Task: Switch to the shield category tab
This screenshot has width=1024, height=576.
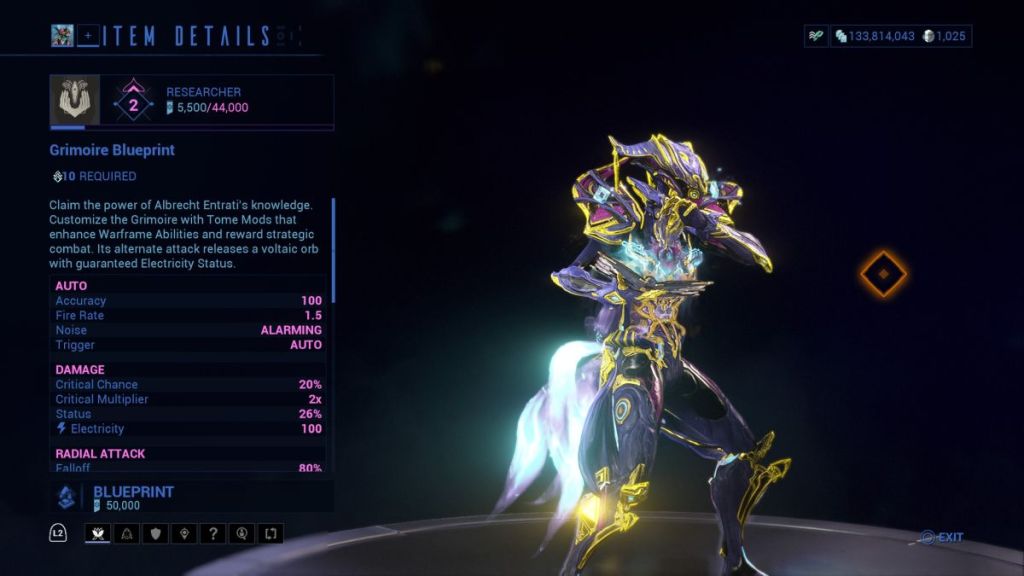Action: click(155, 533)
